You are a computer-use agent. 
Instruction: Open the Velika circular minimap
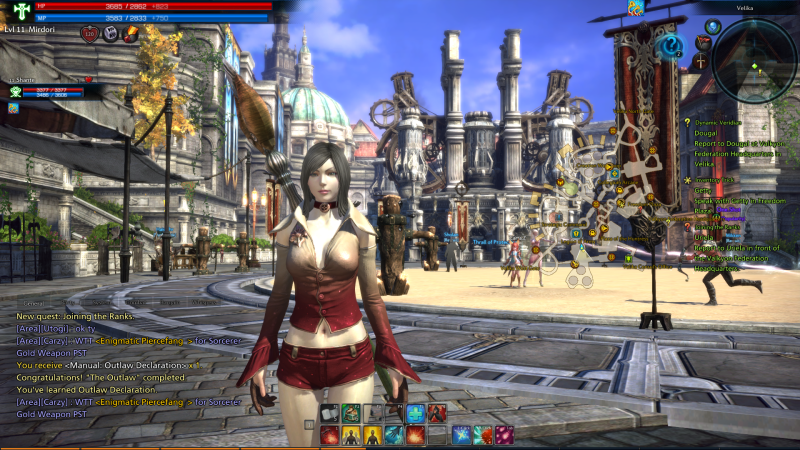[757, 62]
